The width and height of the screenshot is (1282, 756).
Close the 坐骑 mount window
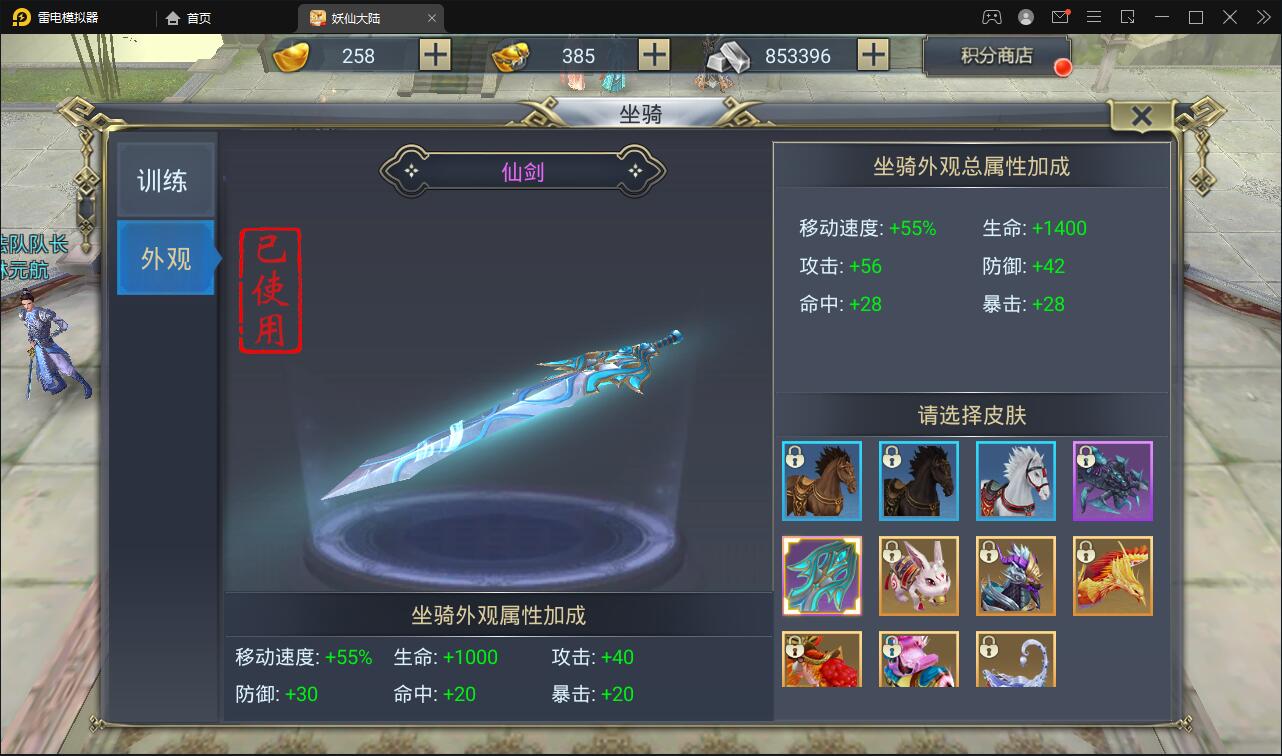coord(1141,115)
